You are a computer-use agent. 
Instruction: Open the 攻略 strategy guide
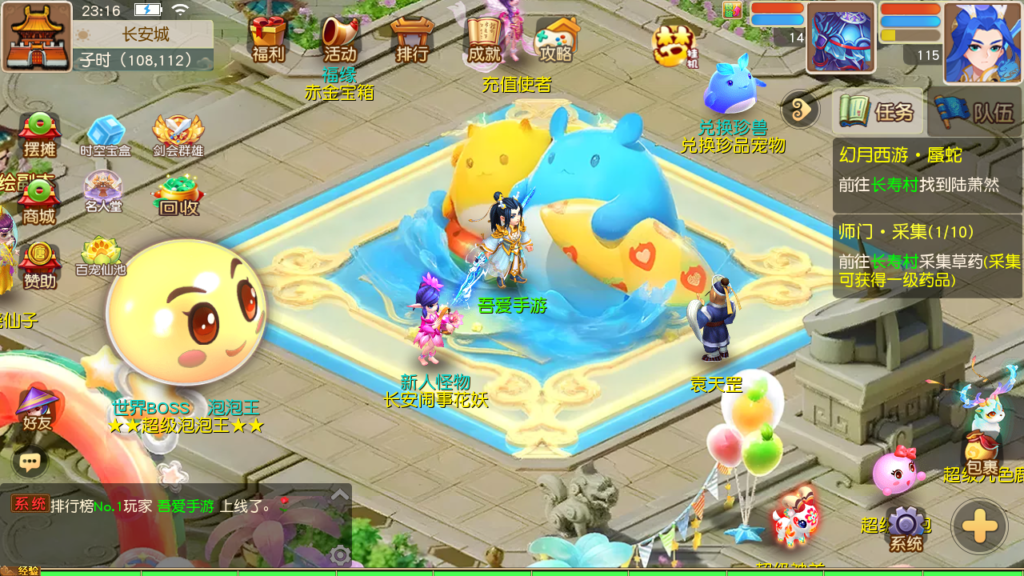pos(556,38)
